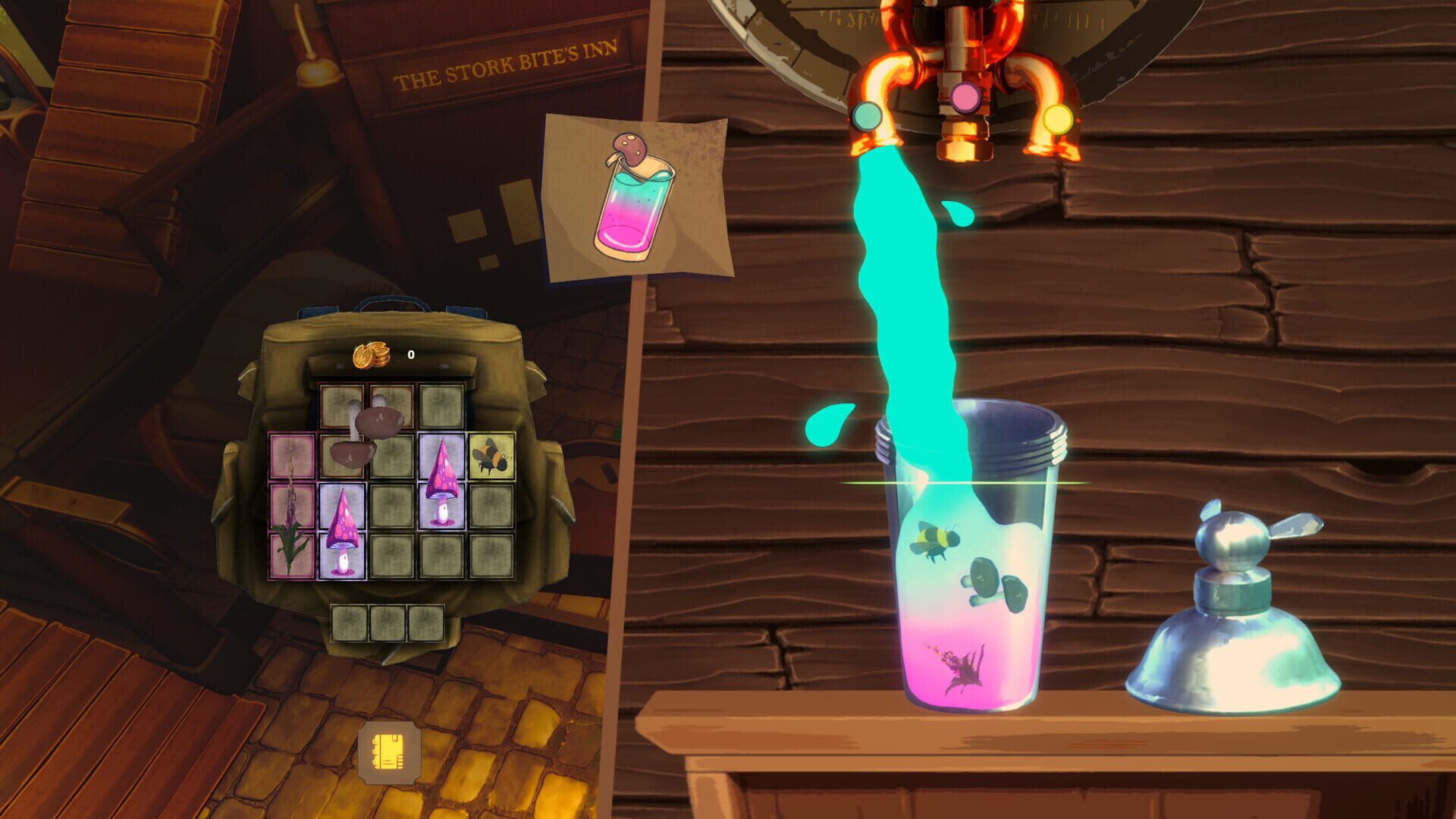Open the backpack storage flap
Screen dimensions: 1456x819
(402, 326)
